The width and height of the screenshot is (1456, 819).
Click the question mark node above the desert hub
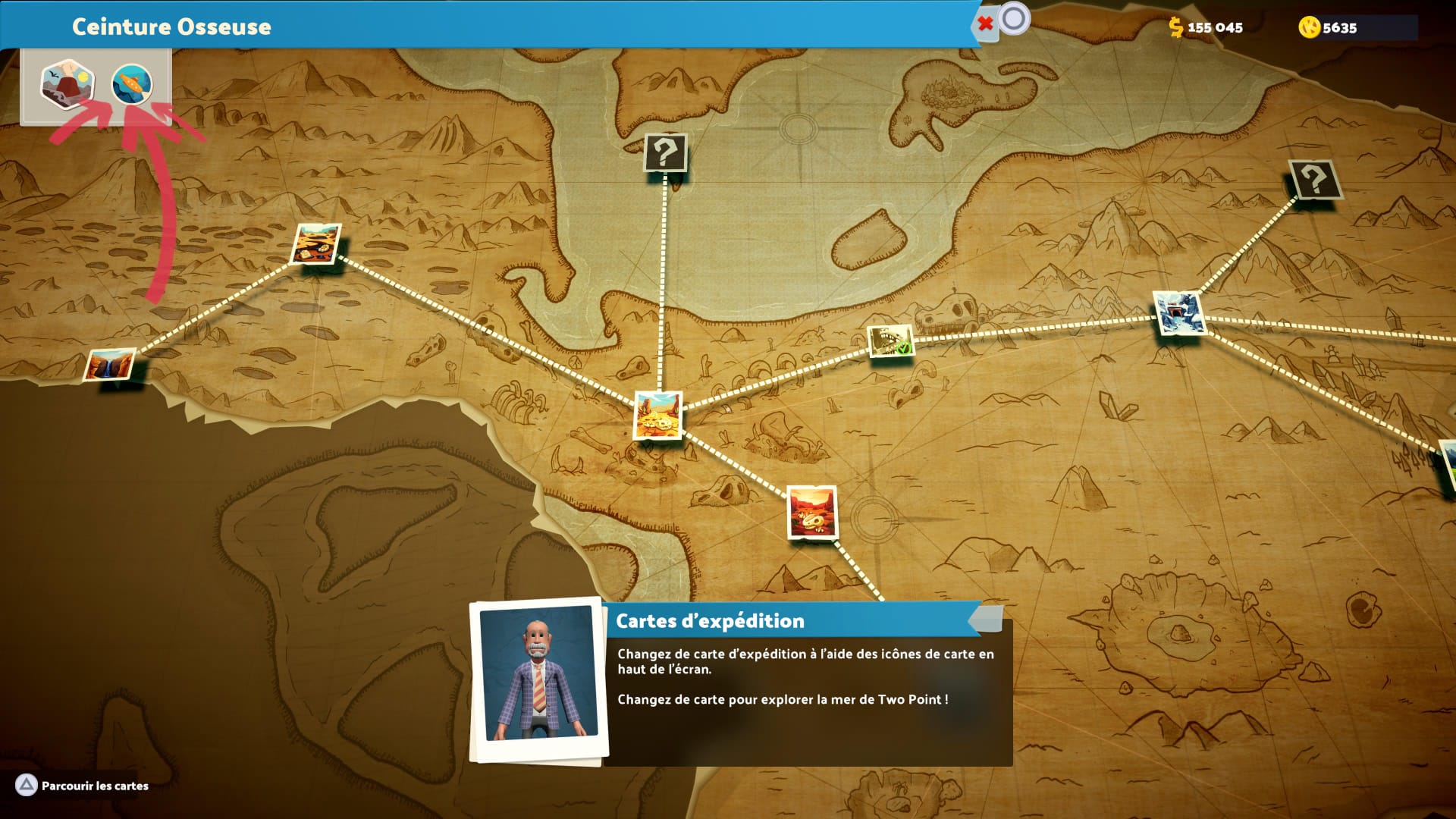(x=665, y=153)
